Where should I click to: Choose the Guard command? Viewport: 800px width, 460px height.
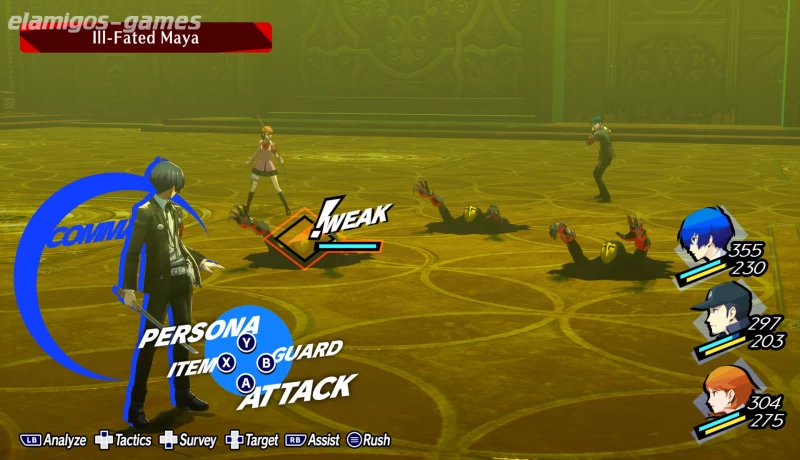click(308, 351)
